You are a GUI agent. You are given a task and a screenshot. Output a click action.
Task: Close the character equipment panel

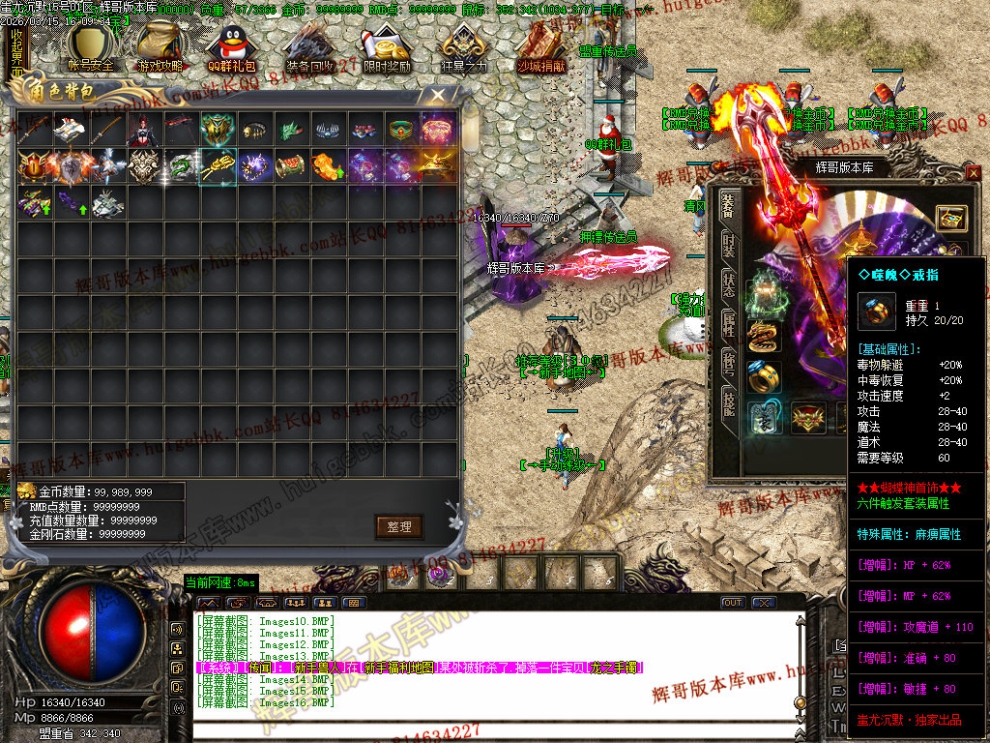pos(974,173)
